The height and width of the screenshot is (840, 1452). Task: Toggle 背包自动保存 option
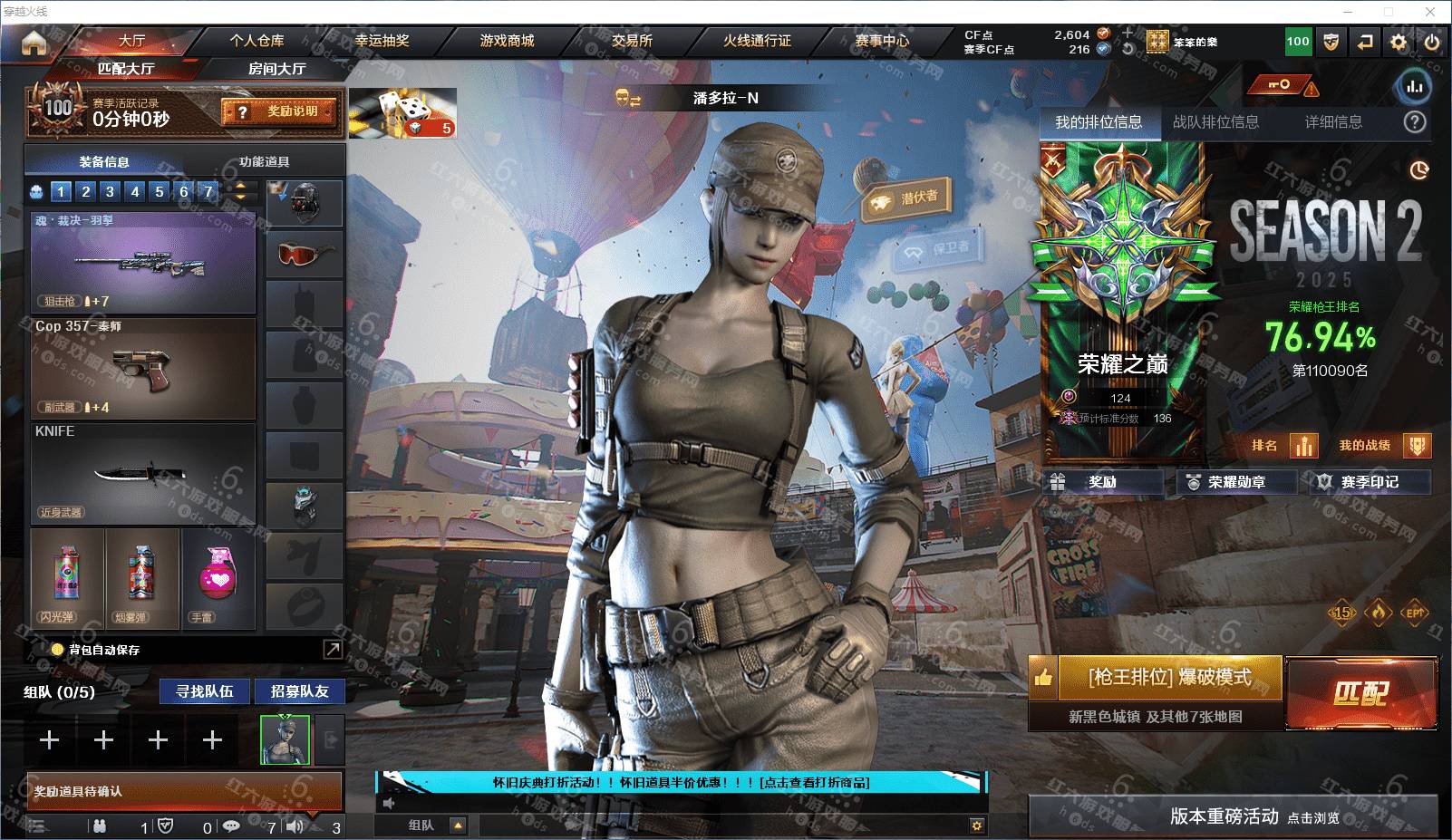click(58, 650)
